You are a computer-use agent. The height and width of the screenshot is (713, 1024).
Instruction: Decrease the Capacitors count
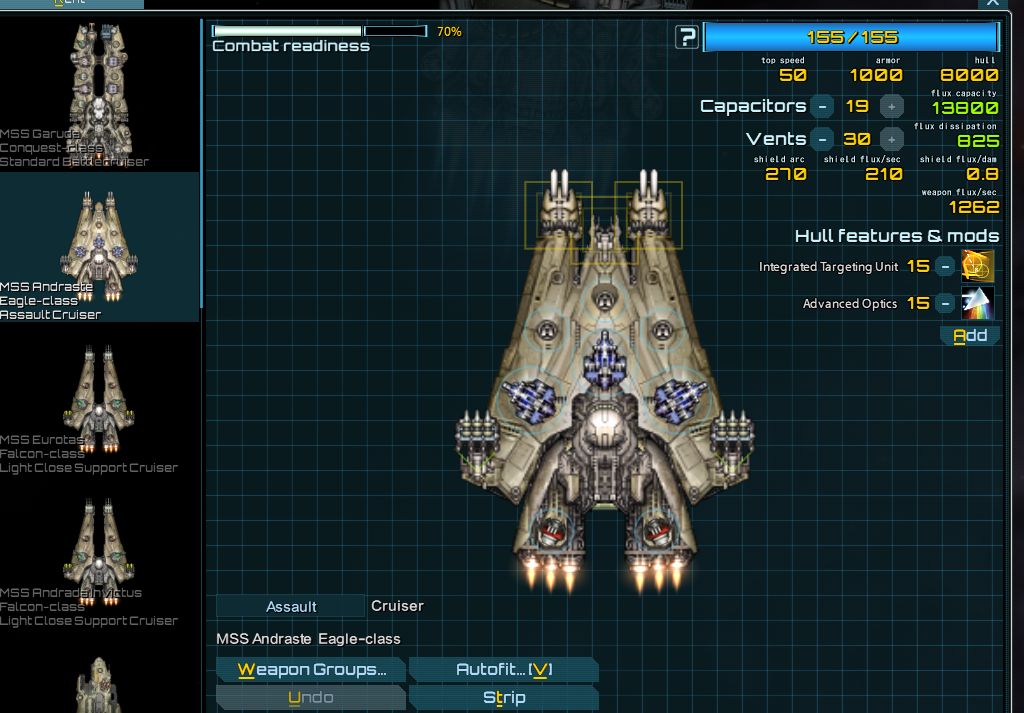821,106
